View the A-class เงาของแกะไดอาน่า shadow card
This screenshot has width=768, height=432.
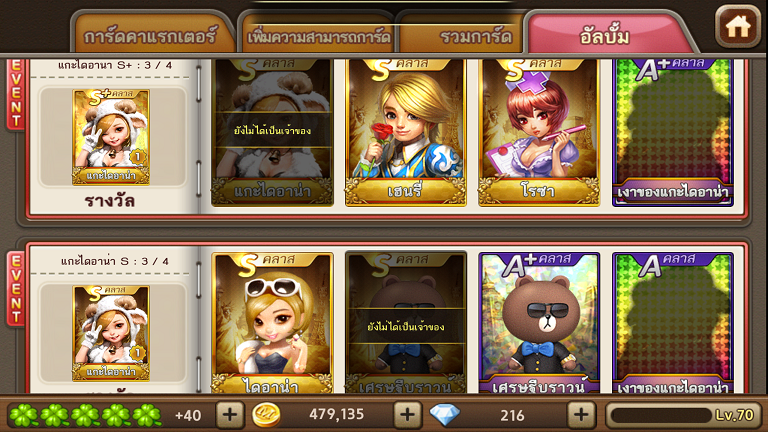click(672, 325)
